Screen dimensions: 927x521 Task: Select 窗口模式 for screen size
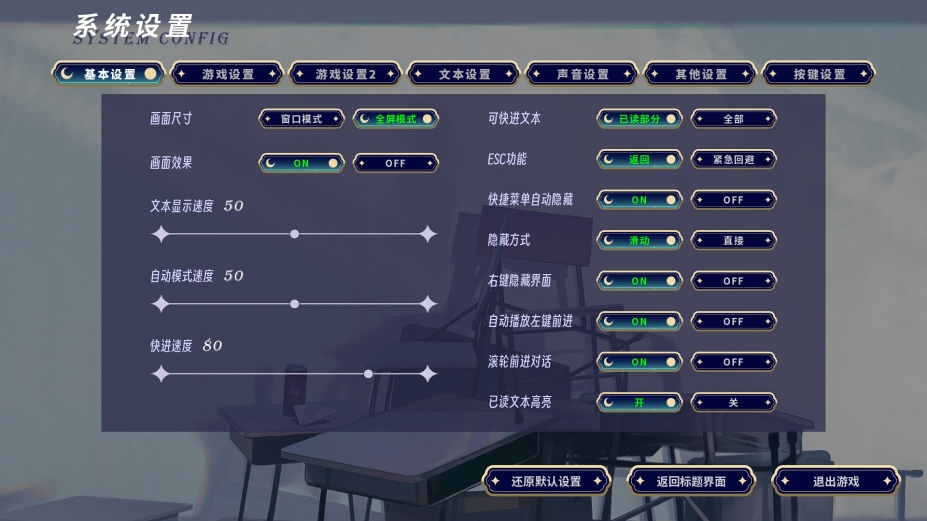pyautogui.click(x=301, y=119)
